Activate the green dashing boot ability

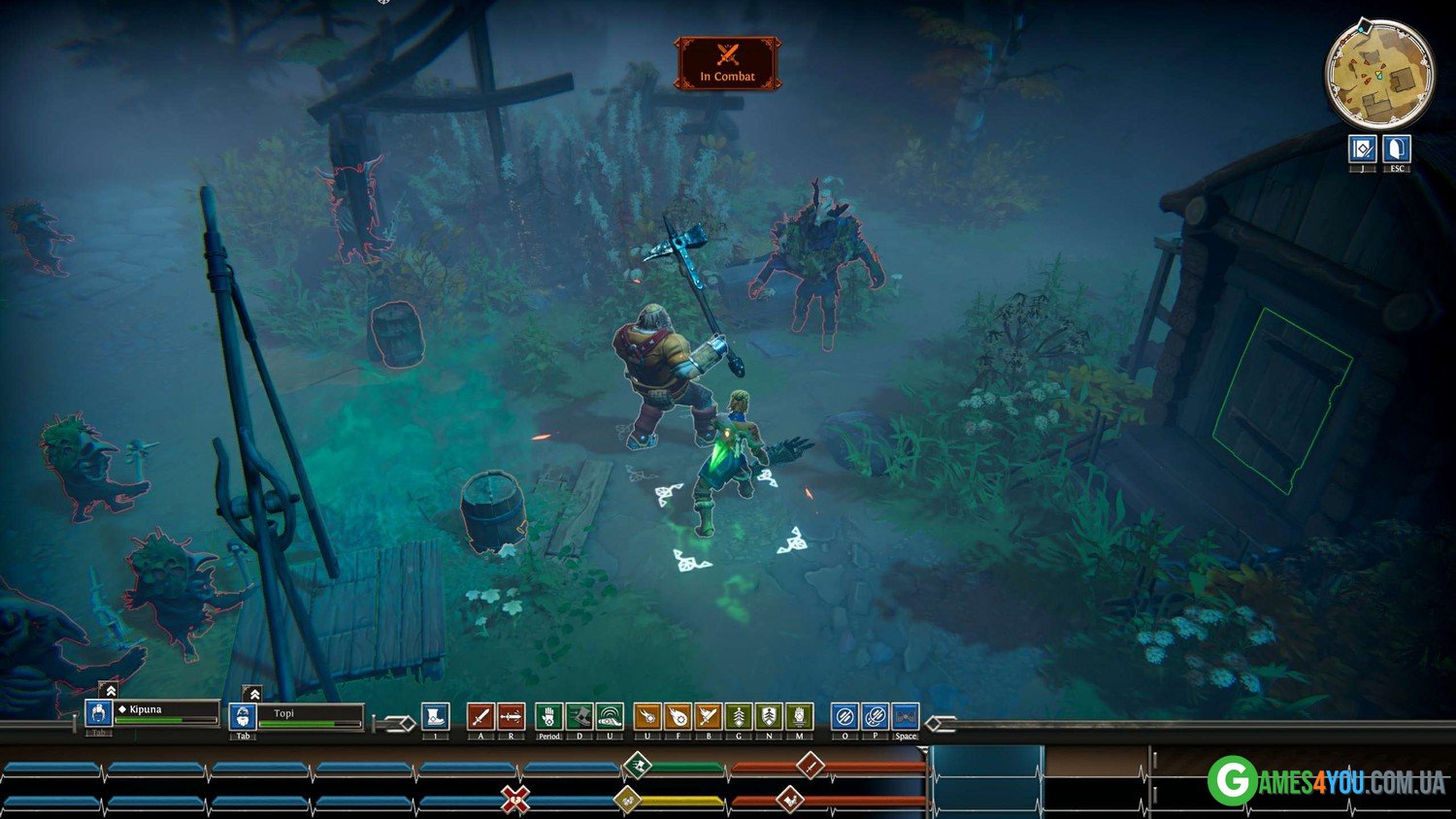point(579,717)
